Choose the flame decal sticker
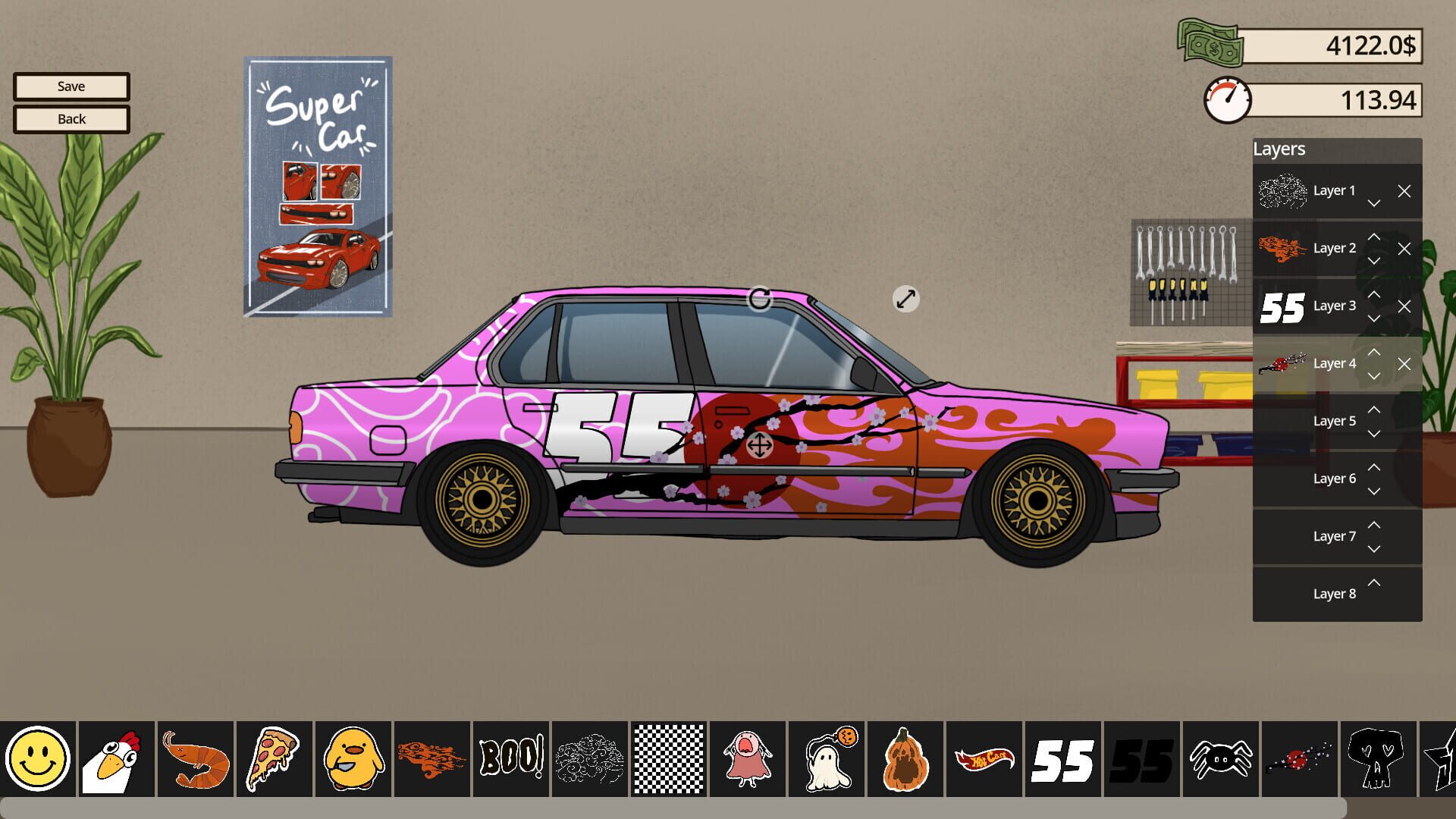This screenshot has width=1456, height=819. point(432,758)
